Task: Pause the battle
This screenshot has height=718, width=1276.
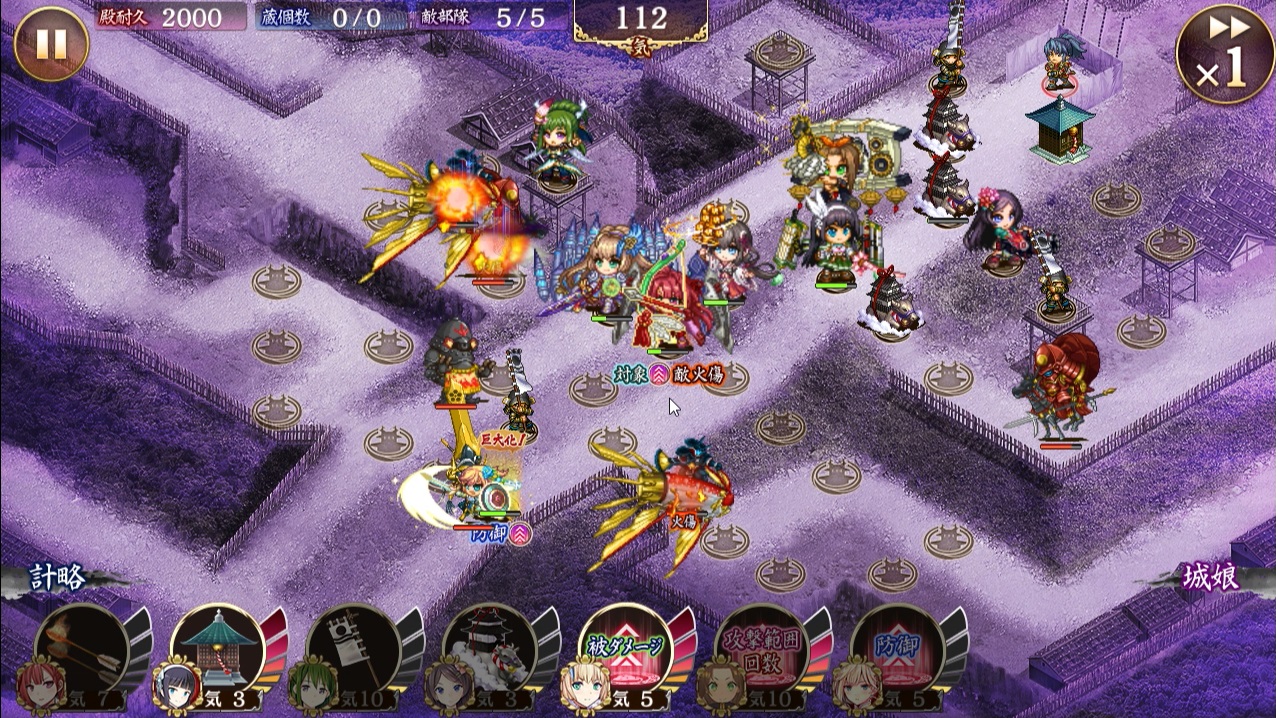Action: [51, 44]
